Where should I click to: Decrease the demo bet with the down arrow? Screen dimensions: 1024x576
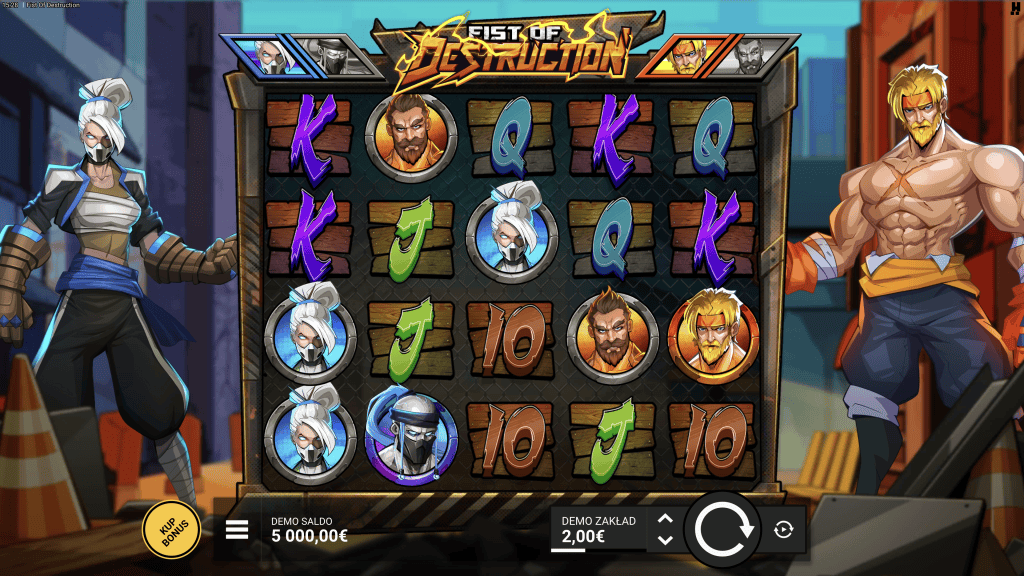(665, 540)
